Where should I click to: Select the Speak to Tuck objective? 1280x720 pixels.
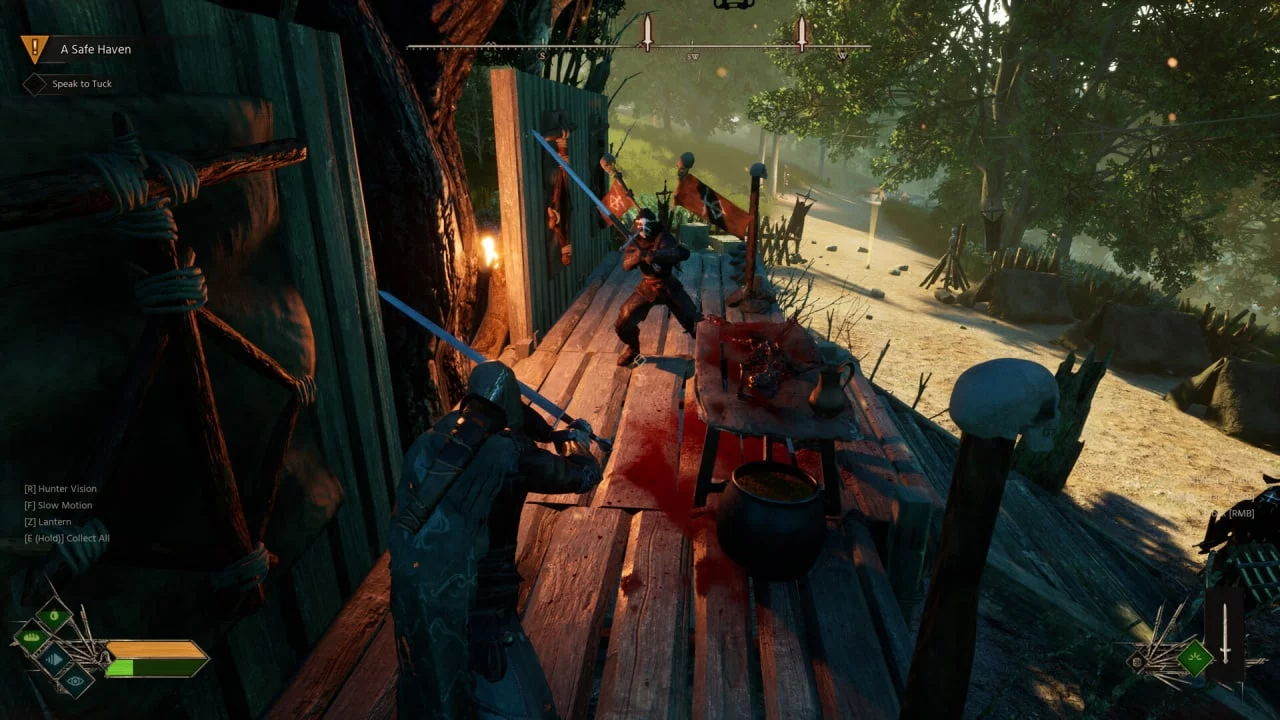coord(81,84)
